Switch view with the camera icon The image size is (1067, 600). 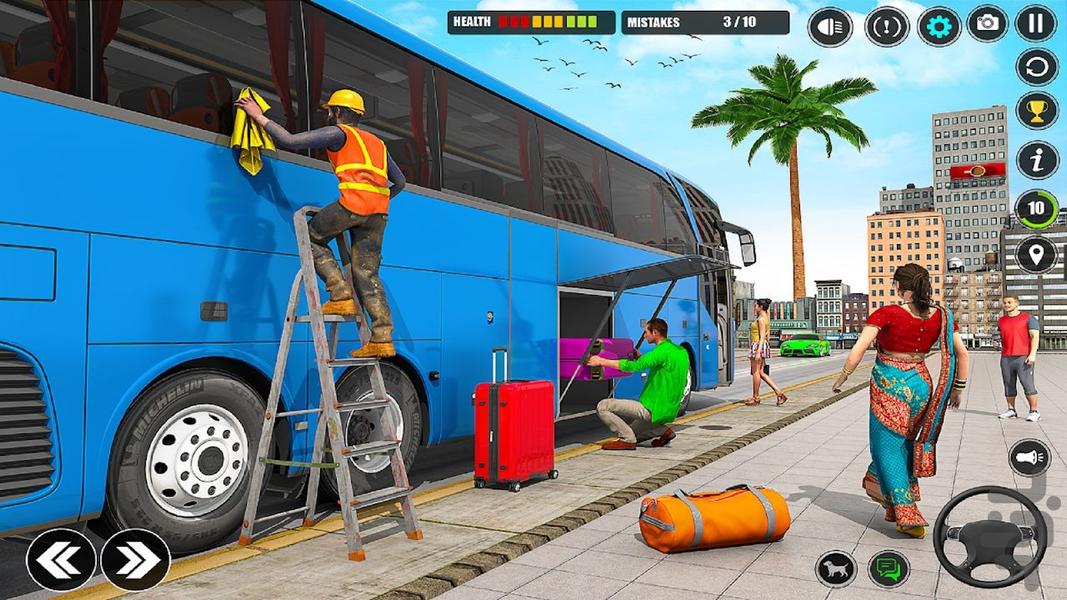987,24
